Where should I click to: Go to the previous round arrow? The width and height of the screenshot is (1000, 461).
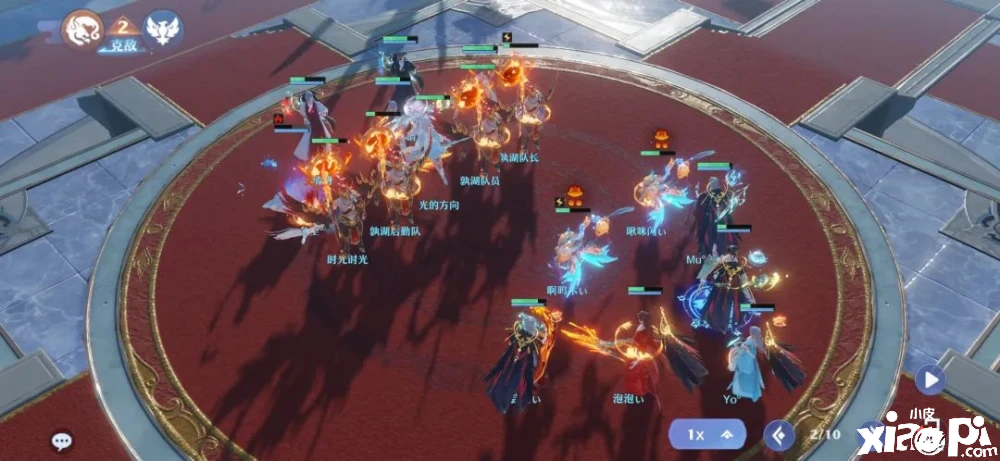[779, 435]
